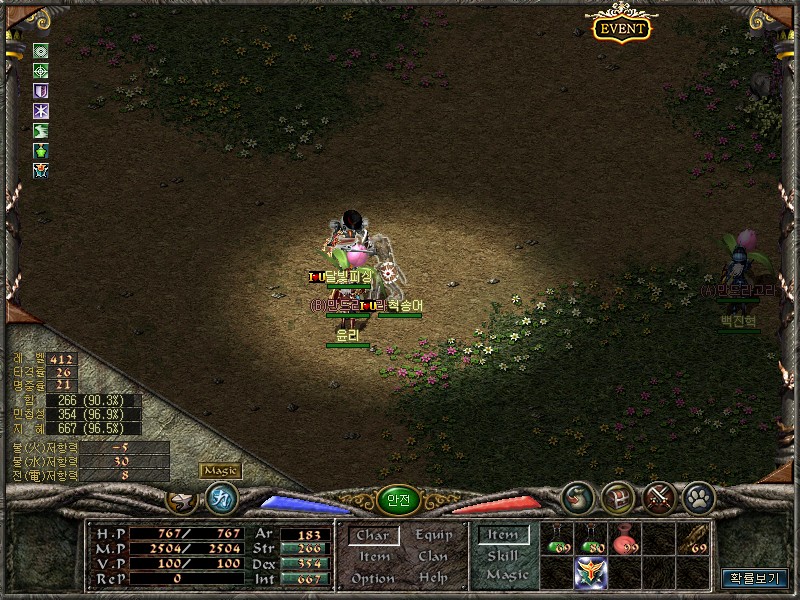Open the paw print pet icon

[699, 496]
